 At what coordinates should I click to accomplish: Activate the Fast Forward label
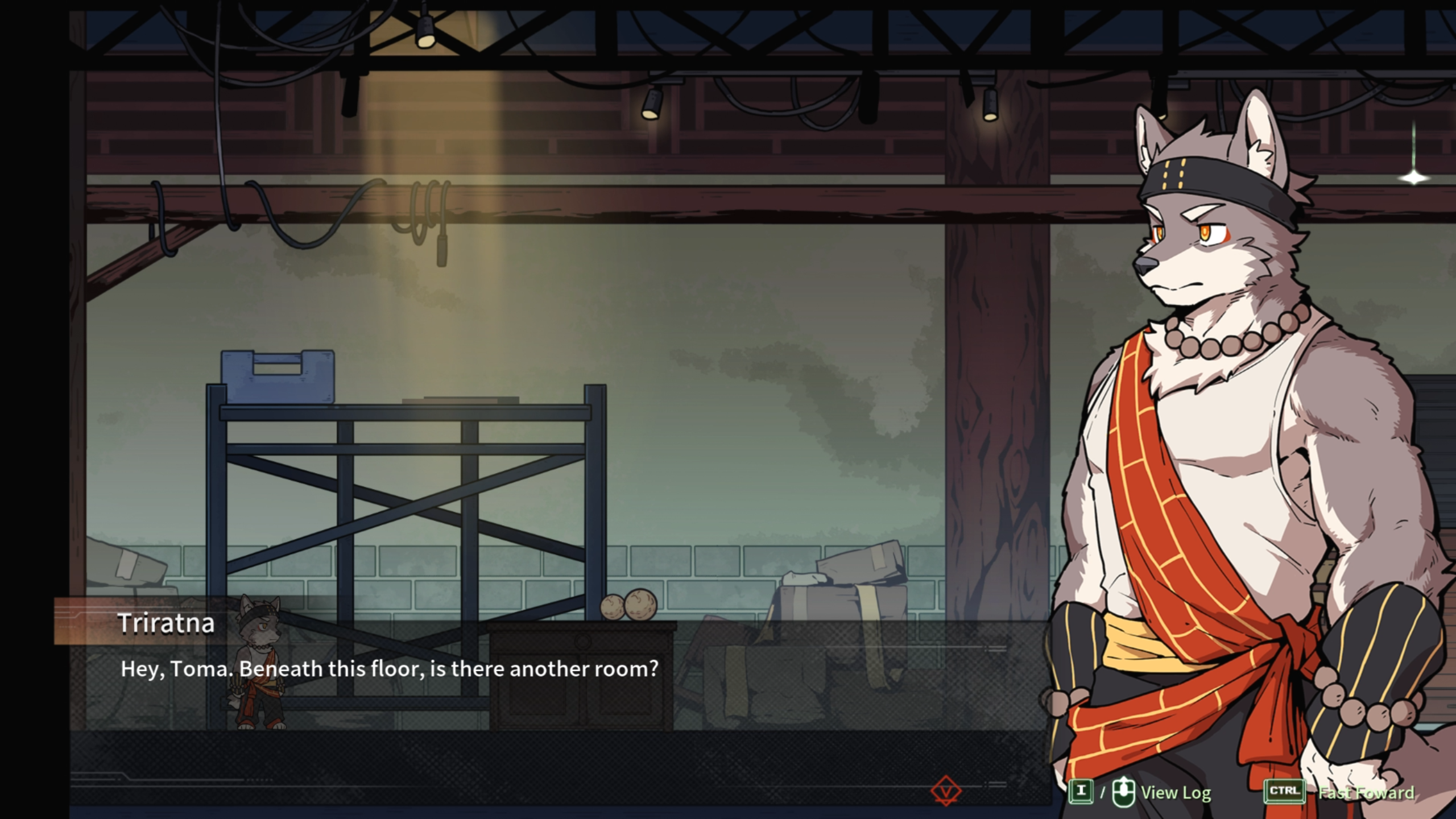click(x=1366, y=792)
